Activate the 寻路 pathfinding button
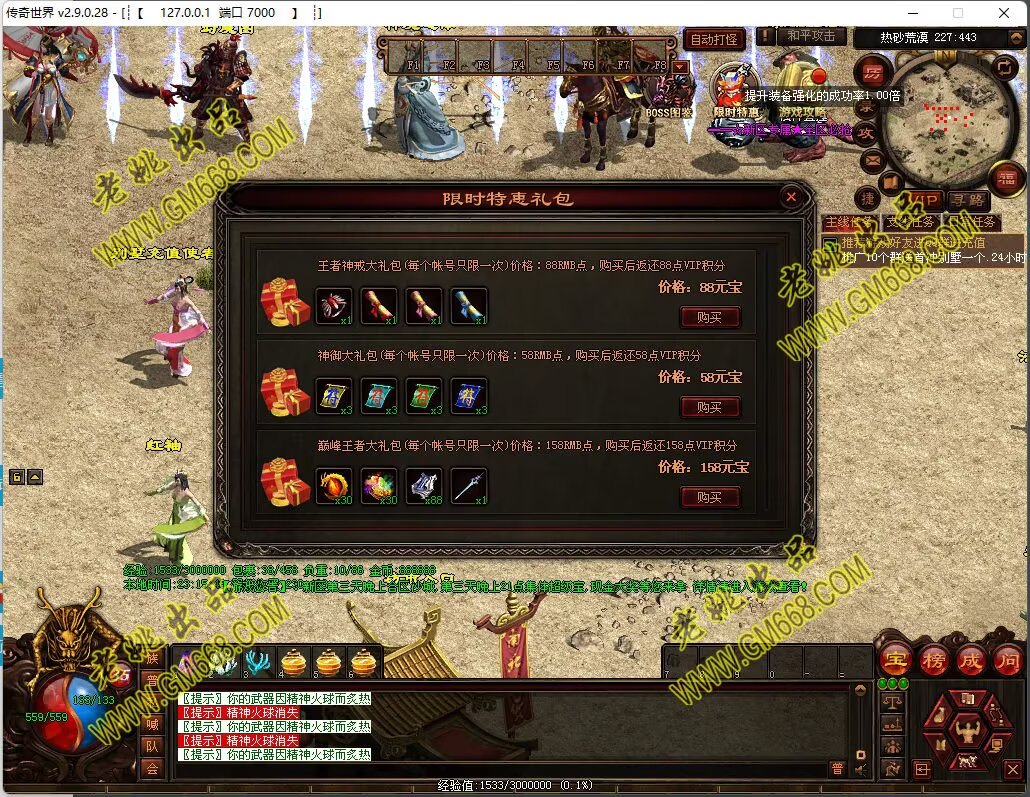Screen dimensions: 1030x797 click(x=965, y=201)
